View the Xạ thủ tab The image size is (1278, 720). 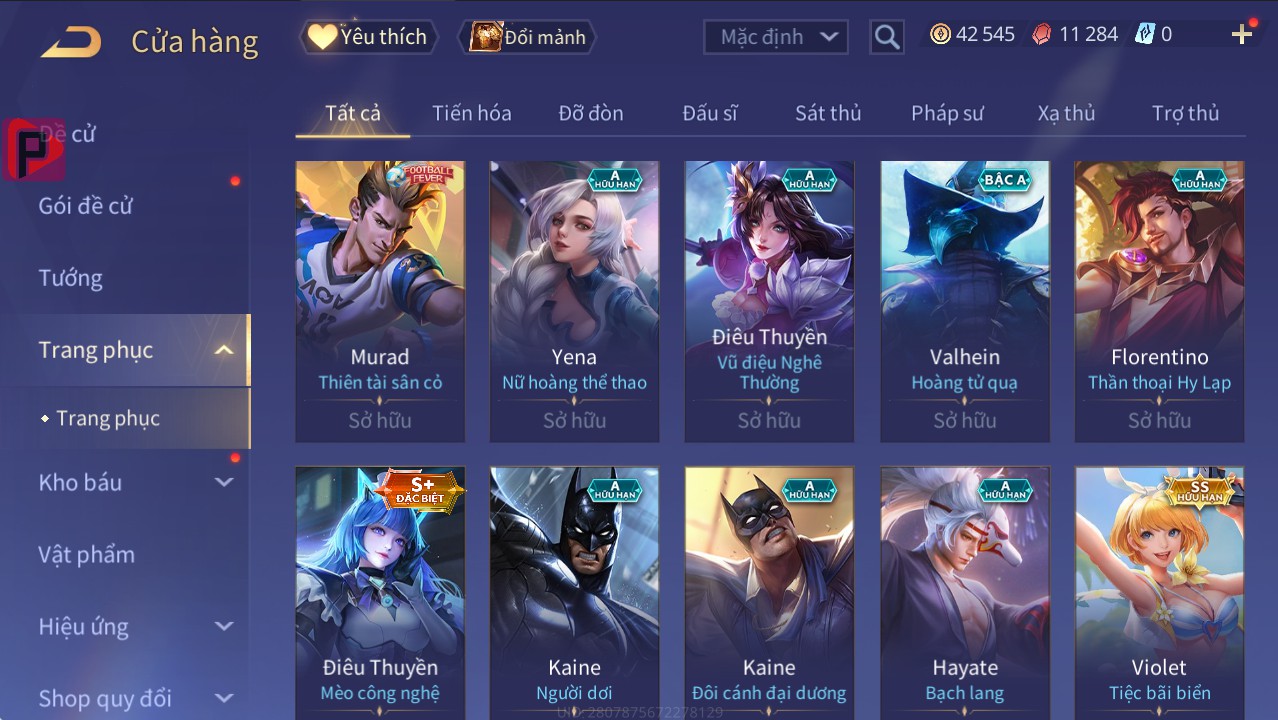tap(1066, 113)
